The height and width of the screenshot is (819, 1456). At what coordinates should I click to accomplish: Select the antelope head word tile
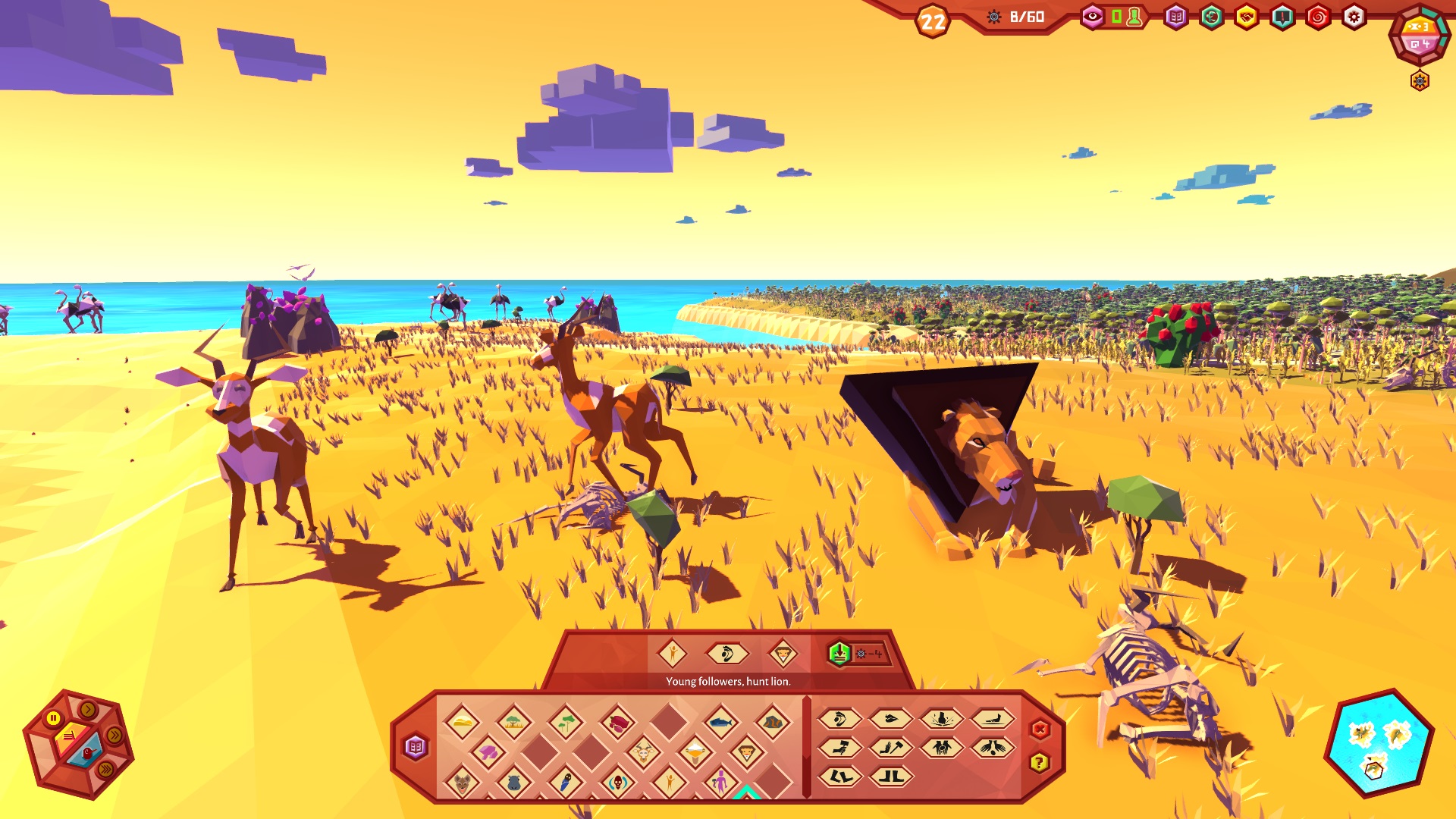[643, 752]
